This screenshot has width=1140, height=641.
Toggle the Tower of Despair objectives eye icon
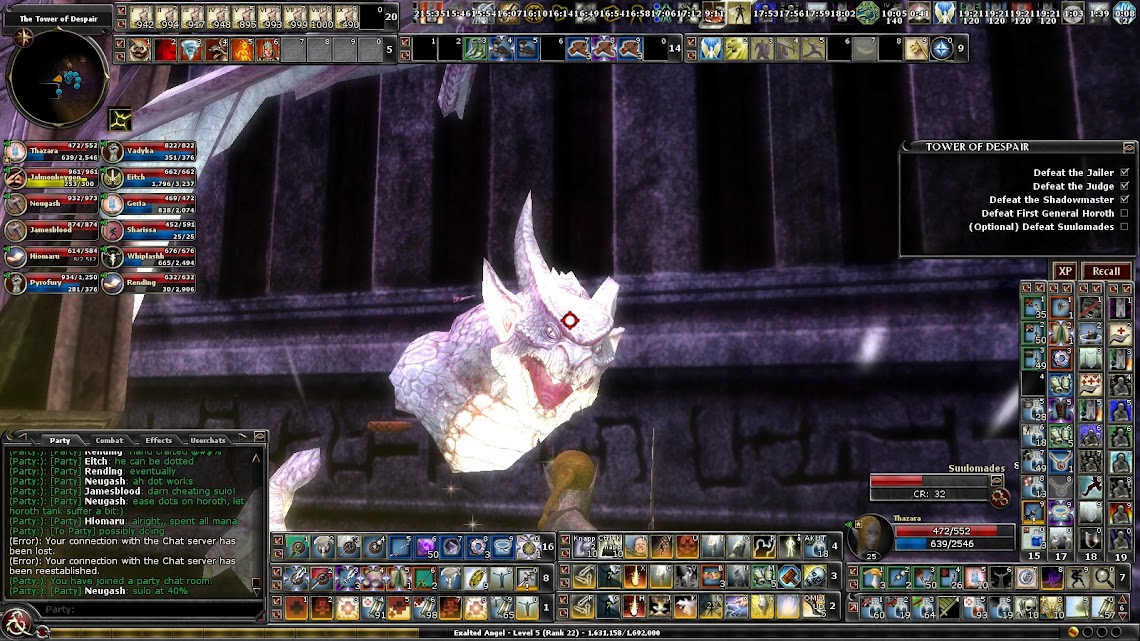click(1129, 147)
